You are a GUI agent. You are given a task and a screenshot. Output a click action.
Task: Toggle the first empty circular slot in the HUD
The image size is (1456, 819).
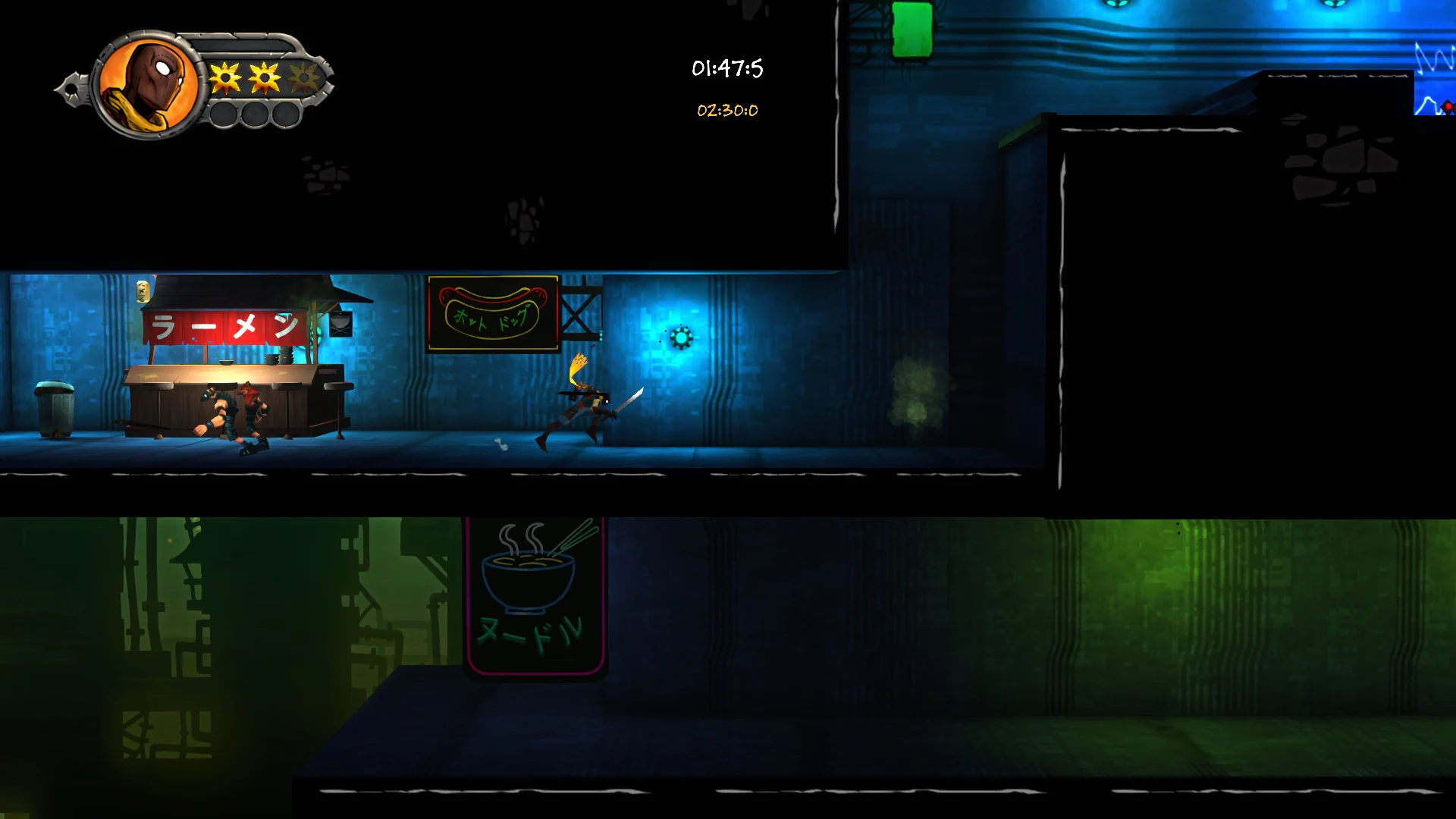coord(224,115)
